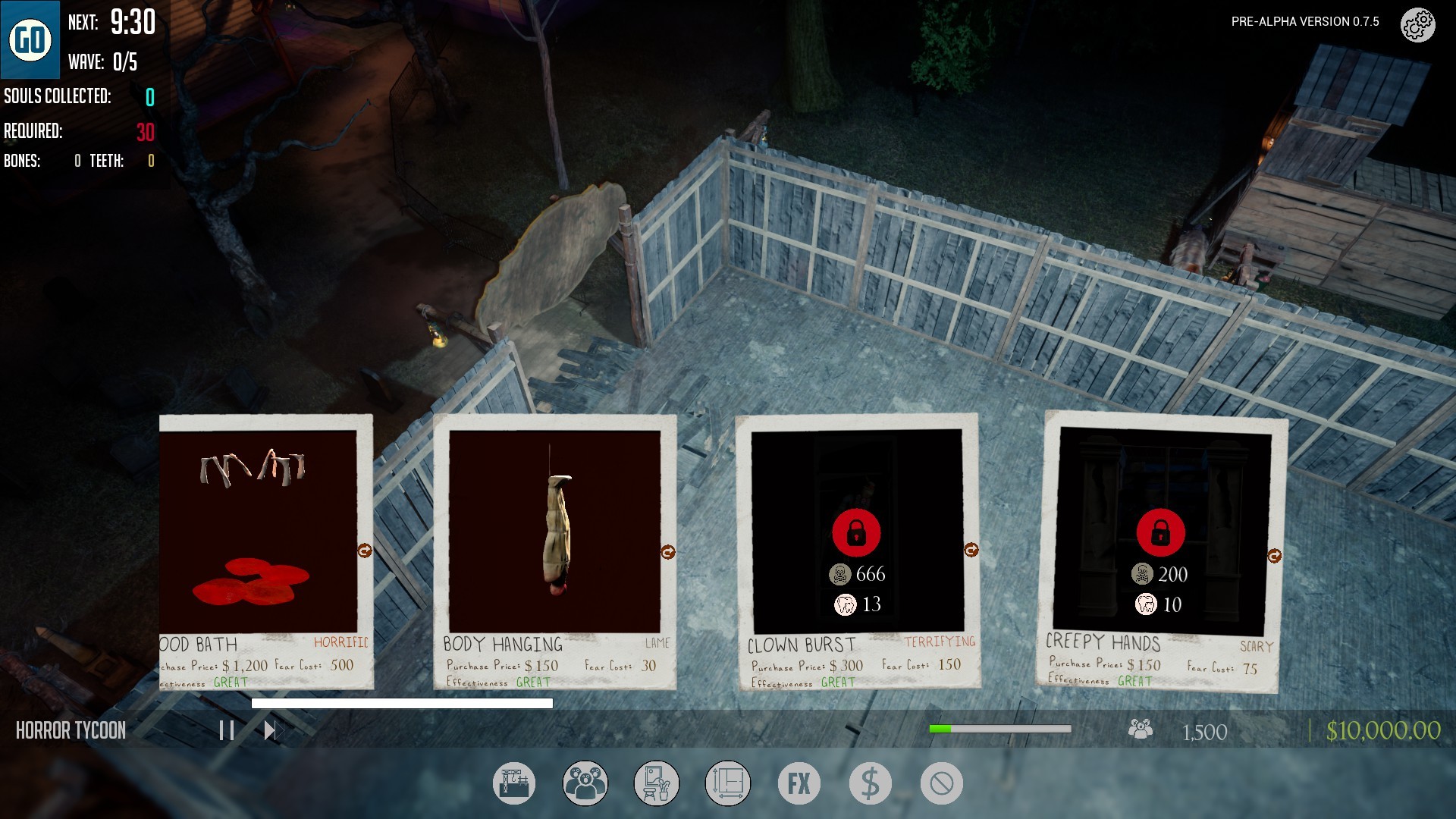Pause the game simulation
The height and width of the screenshot is (819, 1456).
[x=225, y=731]
